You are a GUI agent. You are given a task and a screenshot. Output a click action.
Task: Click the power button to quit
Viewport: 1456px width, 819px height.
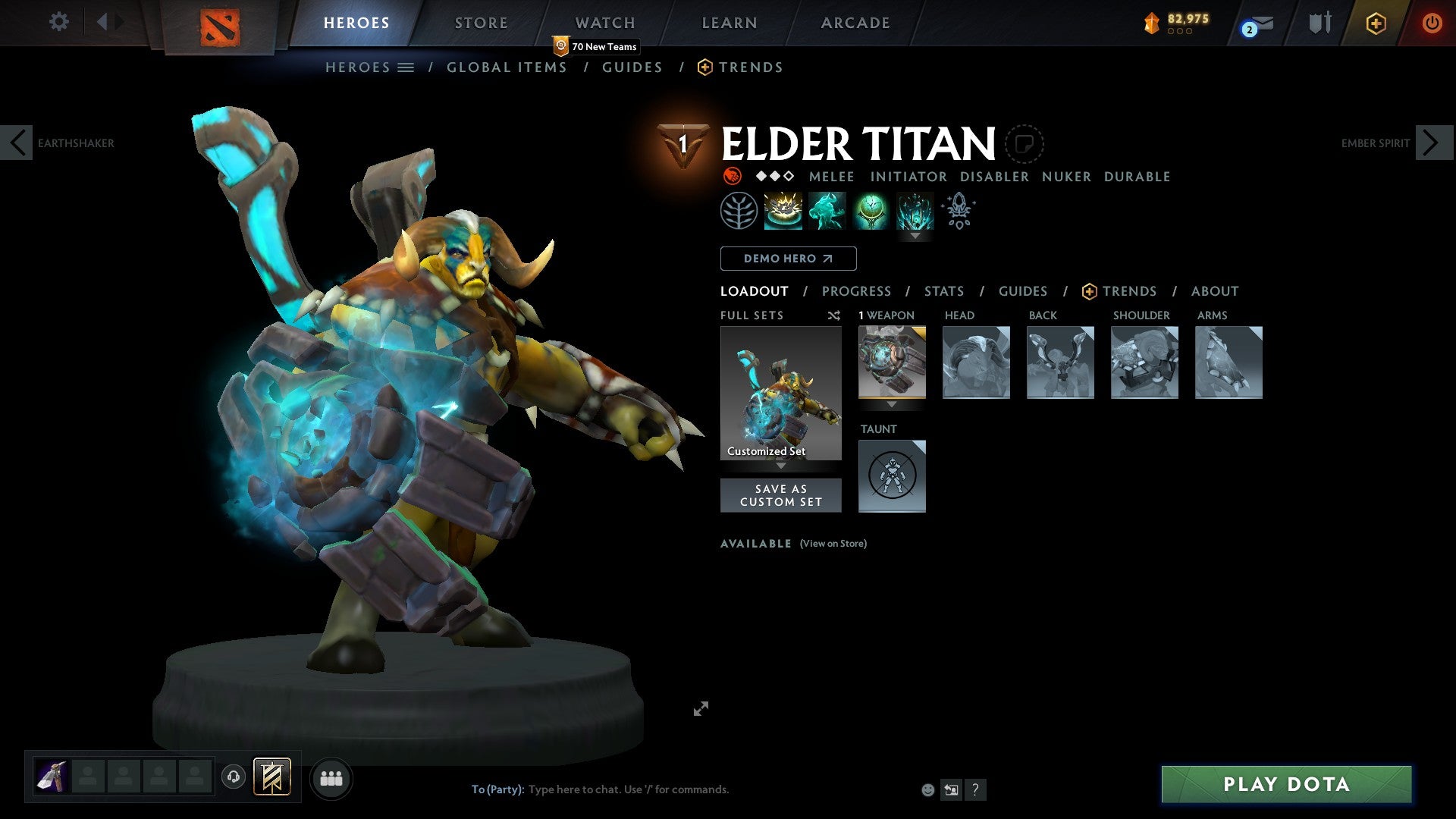(1432, 24)
